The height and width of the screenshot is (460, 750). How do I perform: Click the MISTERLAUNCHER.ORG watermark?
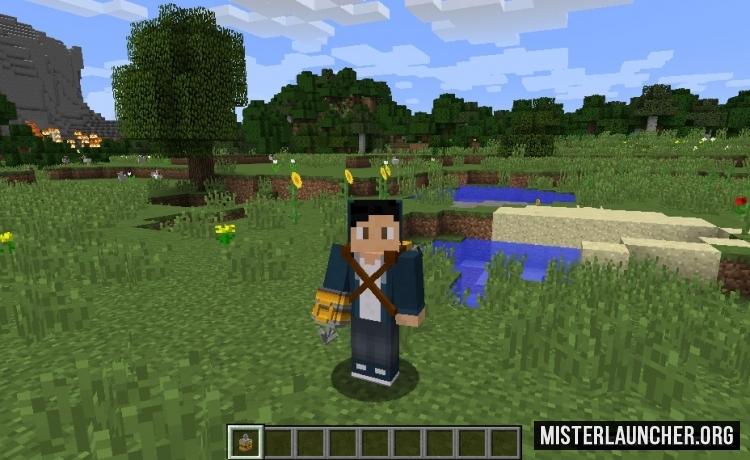coord(636,435)
